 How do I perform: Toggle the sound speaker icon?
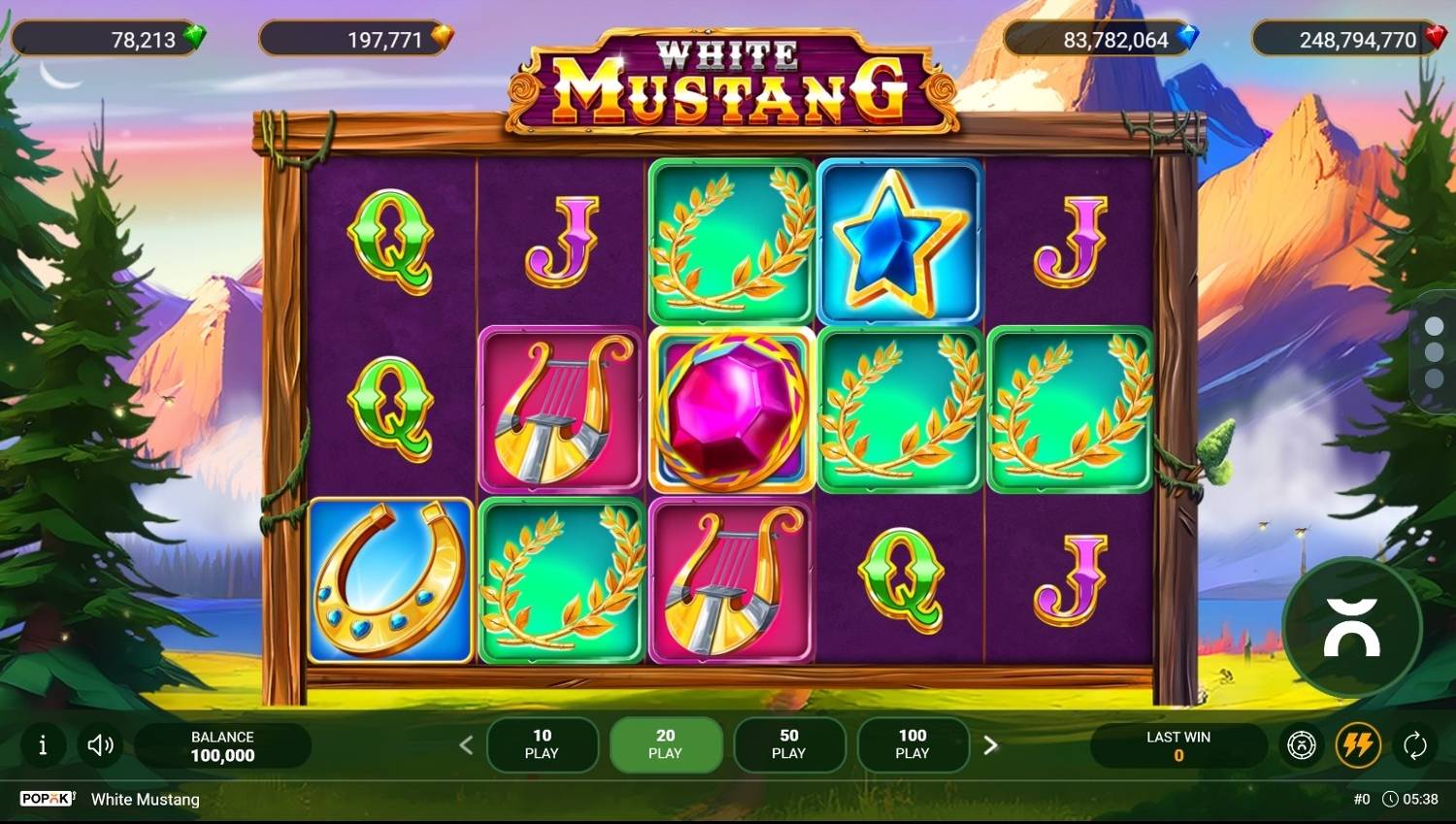click(100, 745)
